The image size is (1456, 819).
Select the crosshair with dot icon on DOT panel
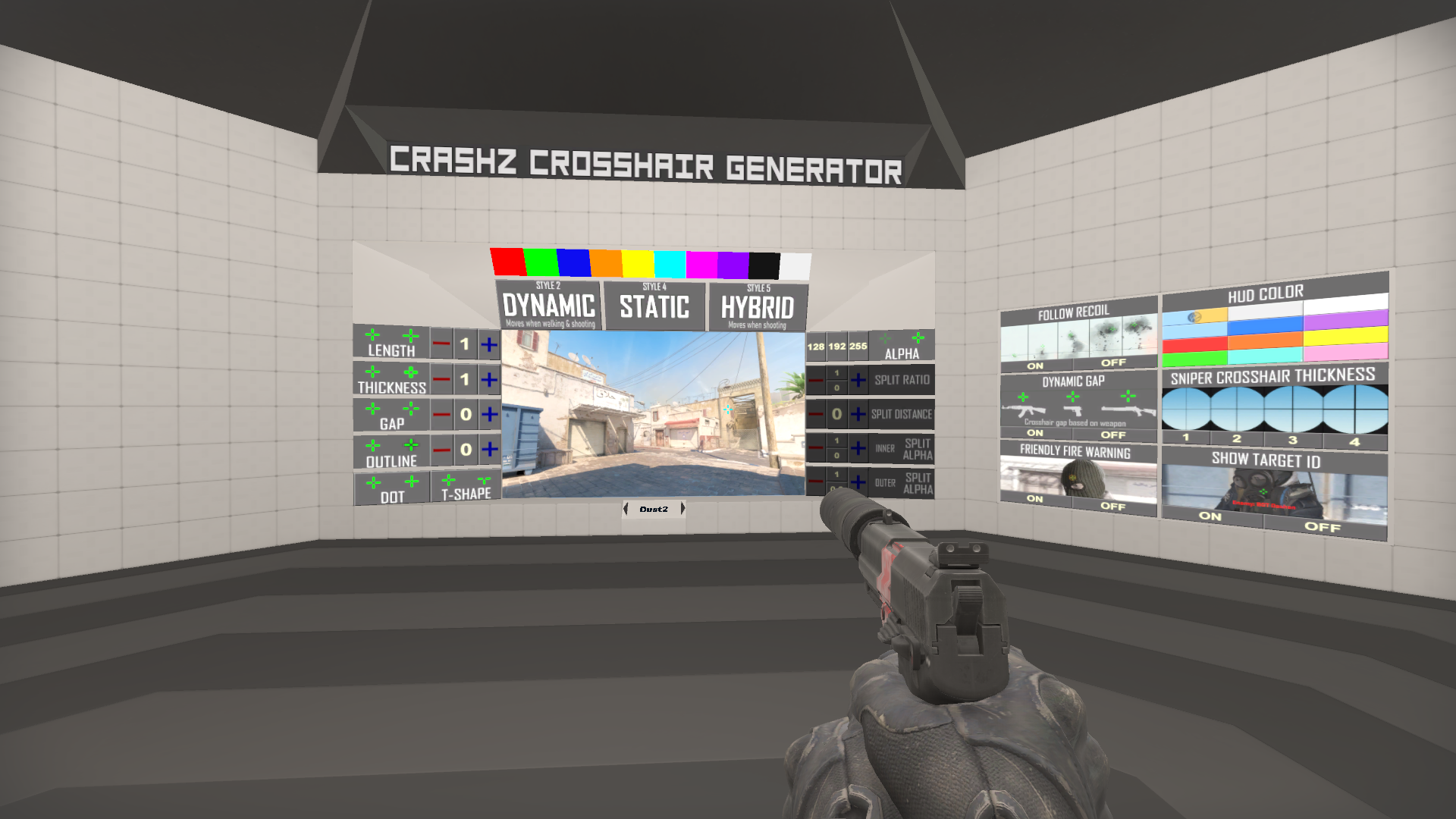(x=411, y=481)
